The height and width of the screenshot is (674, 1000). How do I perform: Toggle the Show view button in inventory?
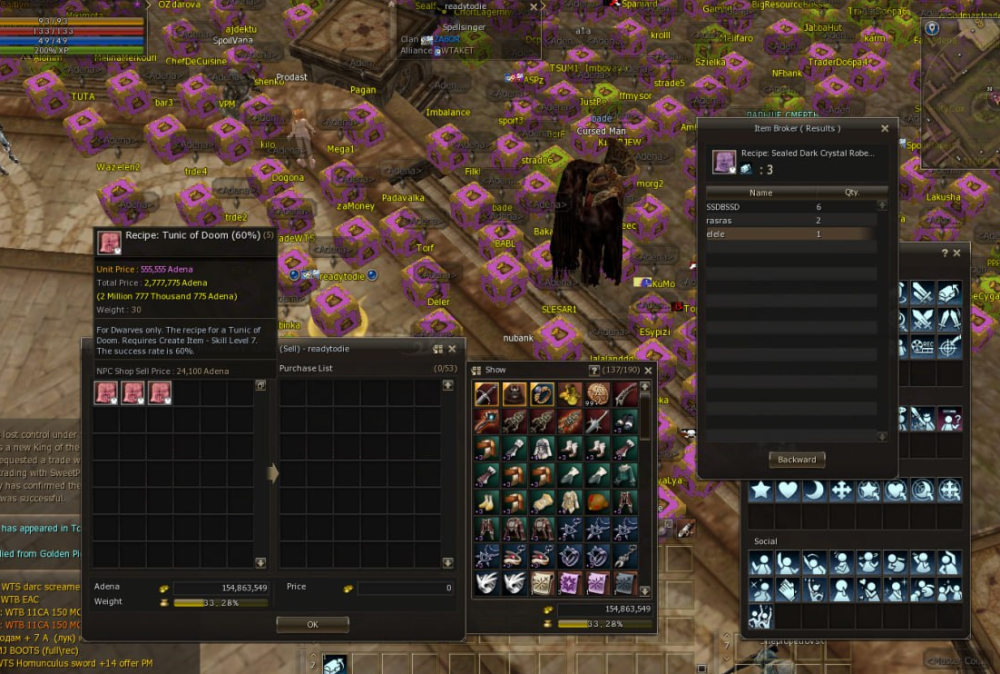pos(477,371)
